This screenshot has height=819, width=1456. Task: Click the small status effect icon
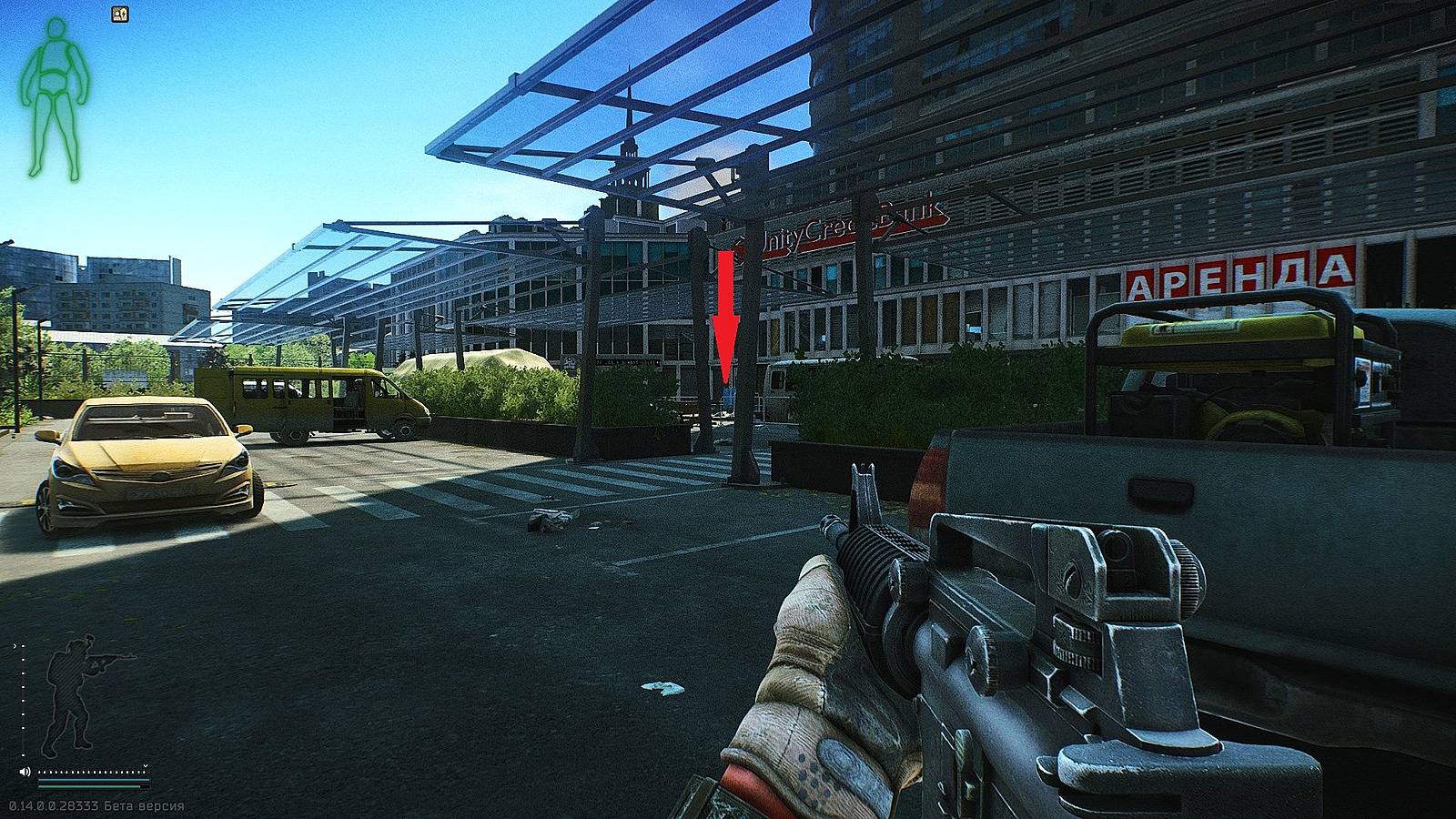click(120, 15)
